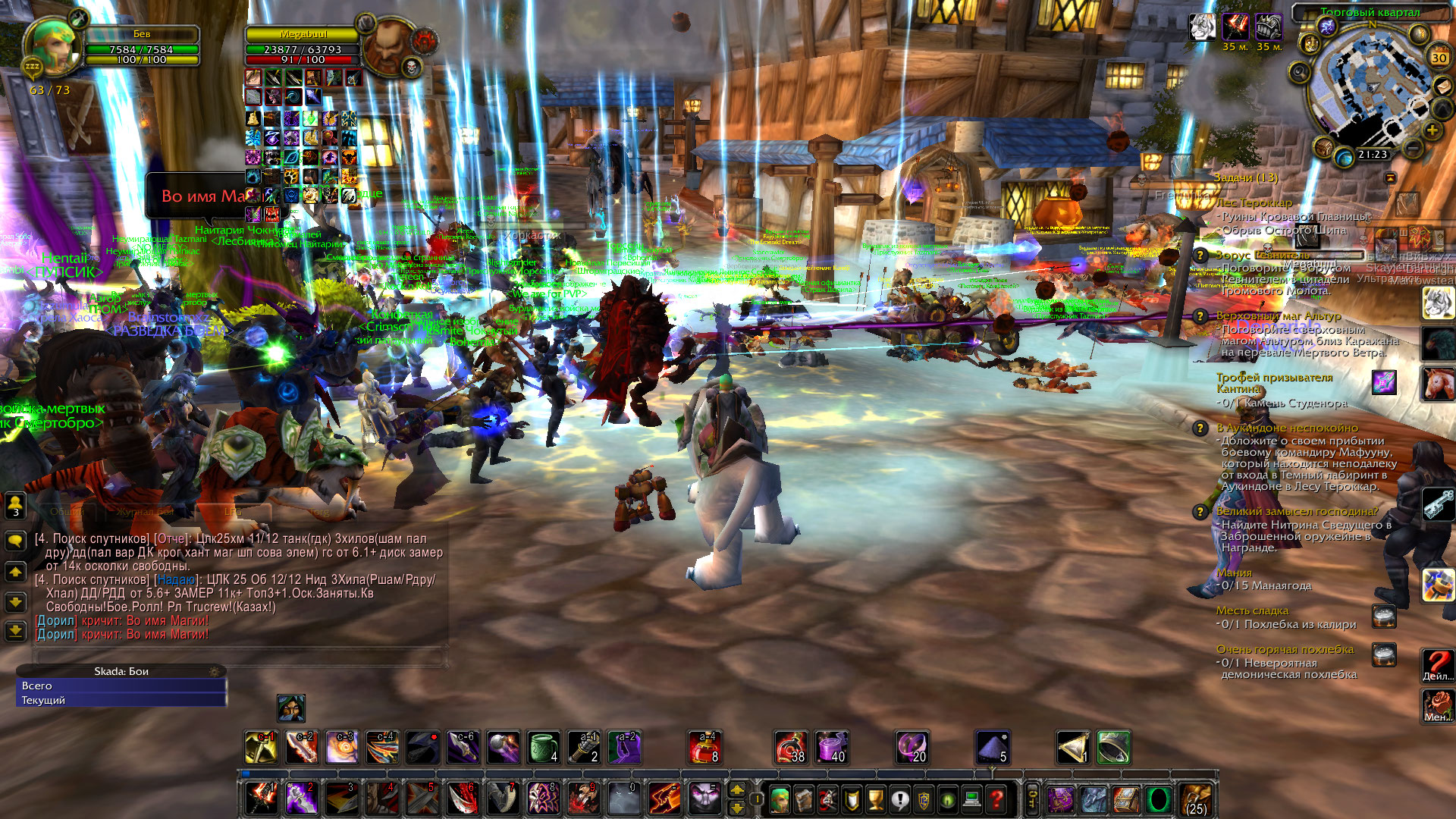Open the chat menu speech bubble button
Screen dimensions: 1456x819
pyautogui.click(x=15, y=541)
